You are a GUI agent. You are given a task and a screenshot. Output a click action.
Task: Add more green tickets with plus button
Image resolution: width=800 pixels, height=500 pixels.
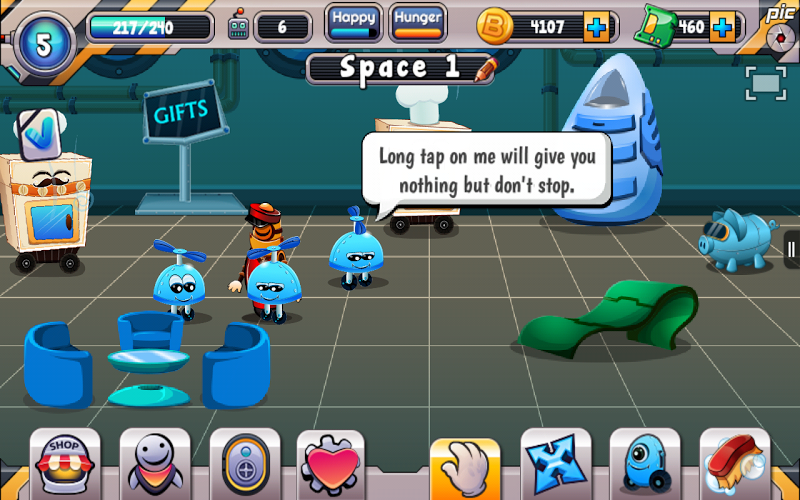point(722,27)
